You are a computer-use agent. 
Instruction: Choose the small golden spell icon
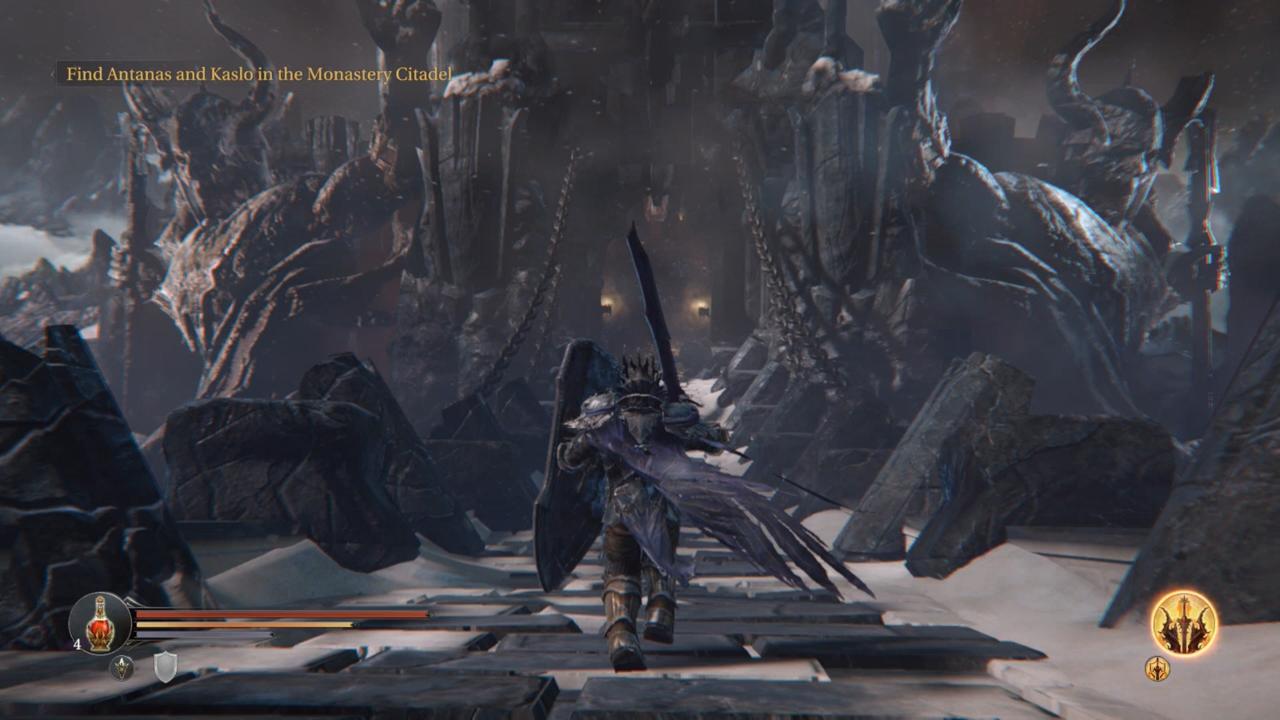tap(1157, 668)
